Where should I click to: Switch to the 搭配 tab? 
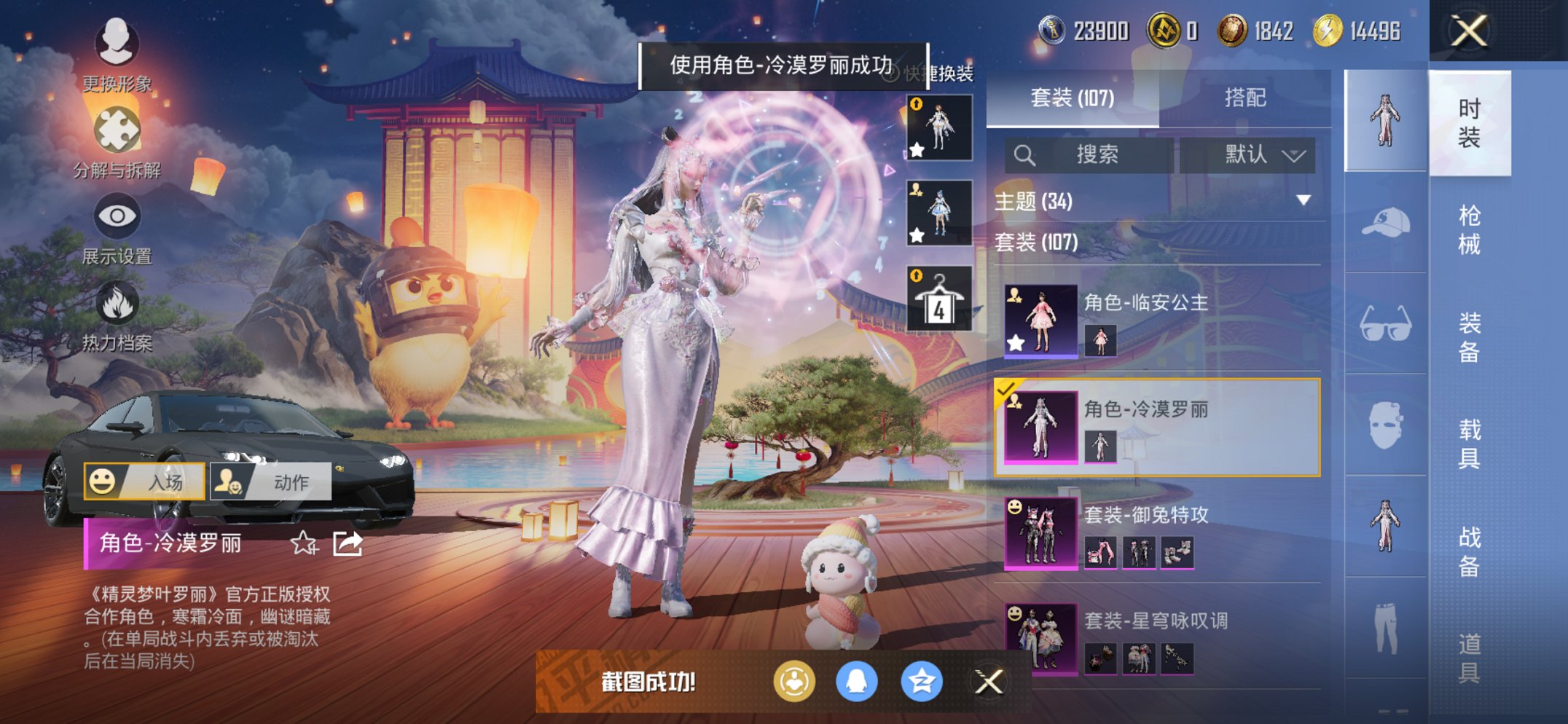(1246, 97)
